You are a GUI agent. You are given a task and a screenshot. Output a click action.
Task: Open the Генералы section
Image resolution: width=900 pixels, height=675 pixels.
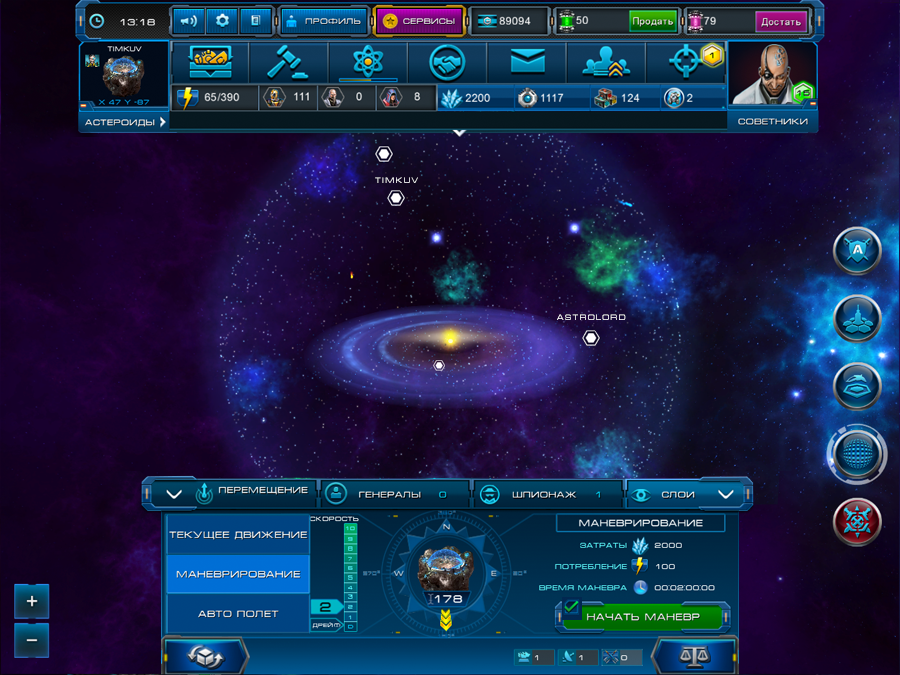point(392,494)
